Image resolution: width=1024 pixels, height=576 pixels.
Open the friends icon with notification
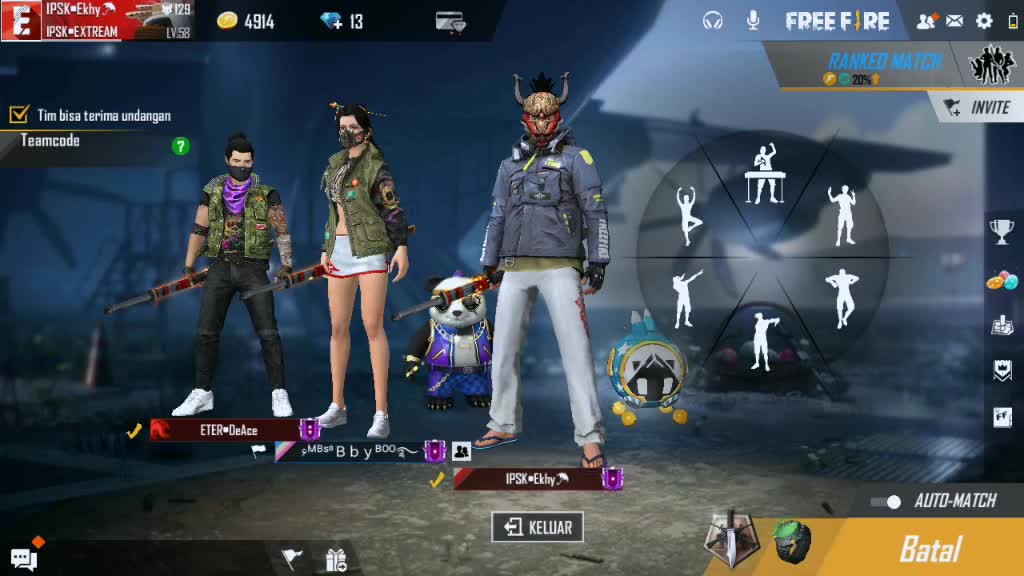pos(926,20)
